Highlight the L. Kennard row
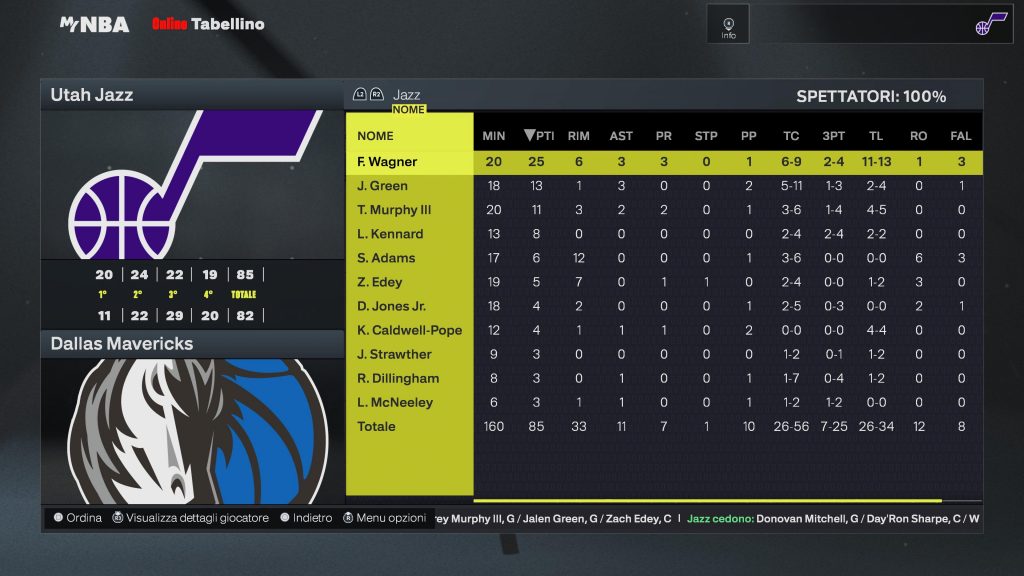This screenshot has width=1024, height=576. [x=390, y=234]
